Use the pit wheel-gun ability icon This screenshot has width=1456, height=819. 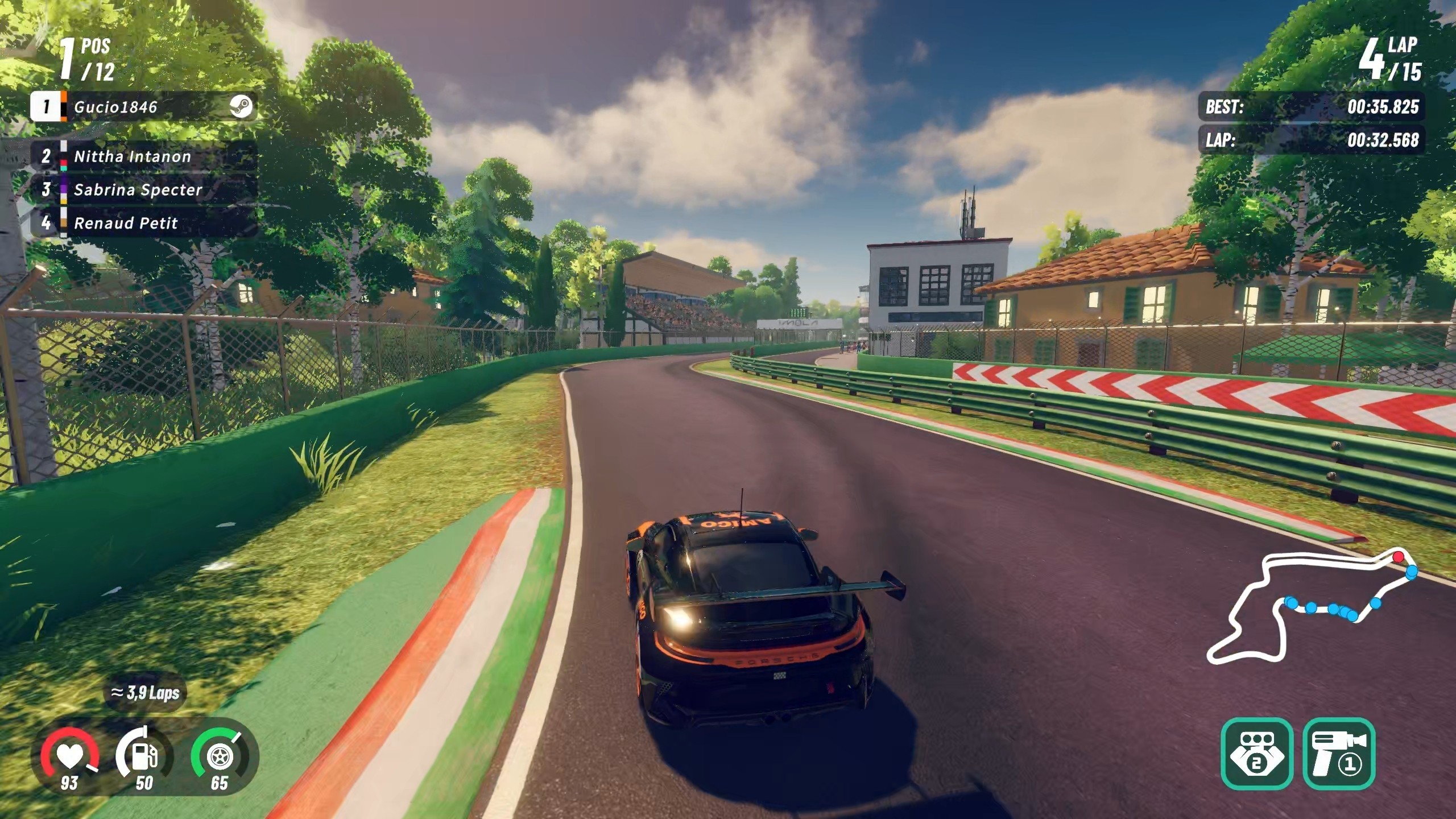[1339, 754]
